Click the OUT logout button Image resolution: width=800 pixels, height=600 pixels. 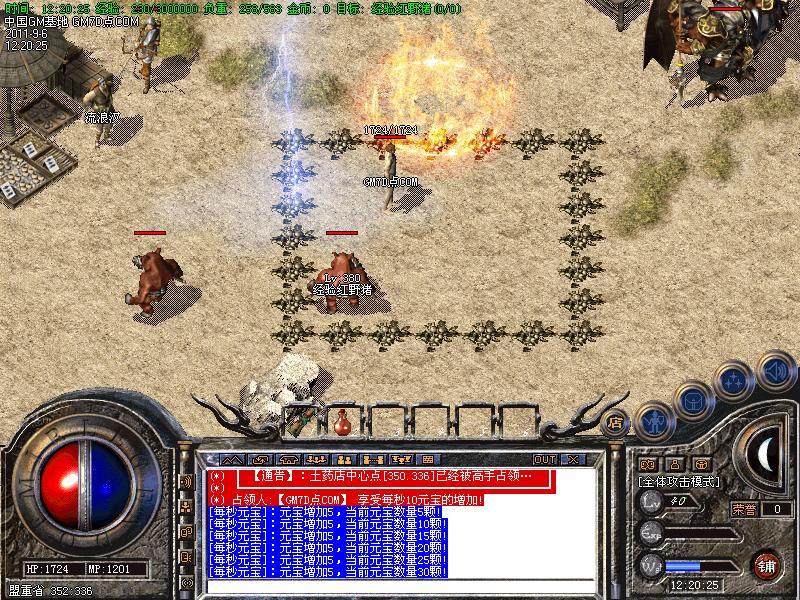pos(544,459)
